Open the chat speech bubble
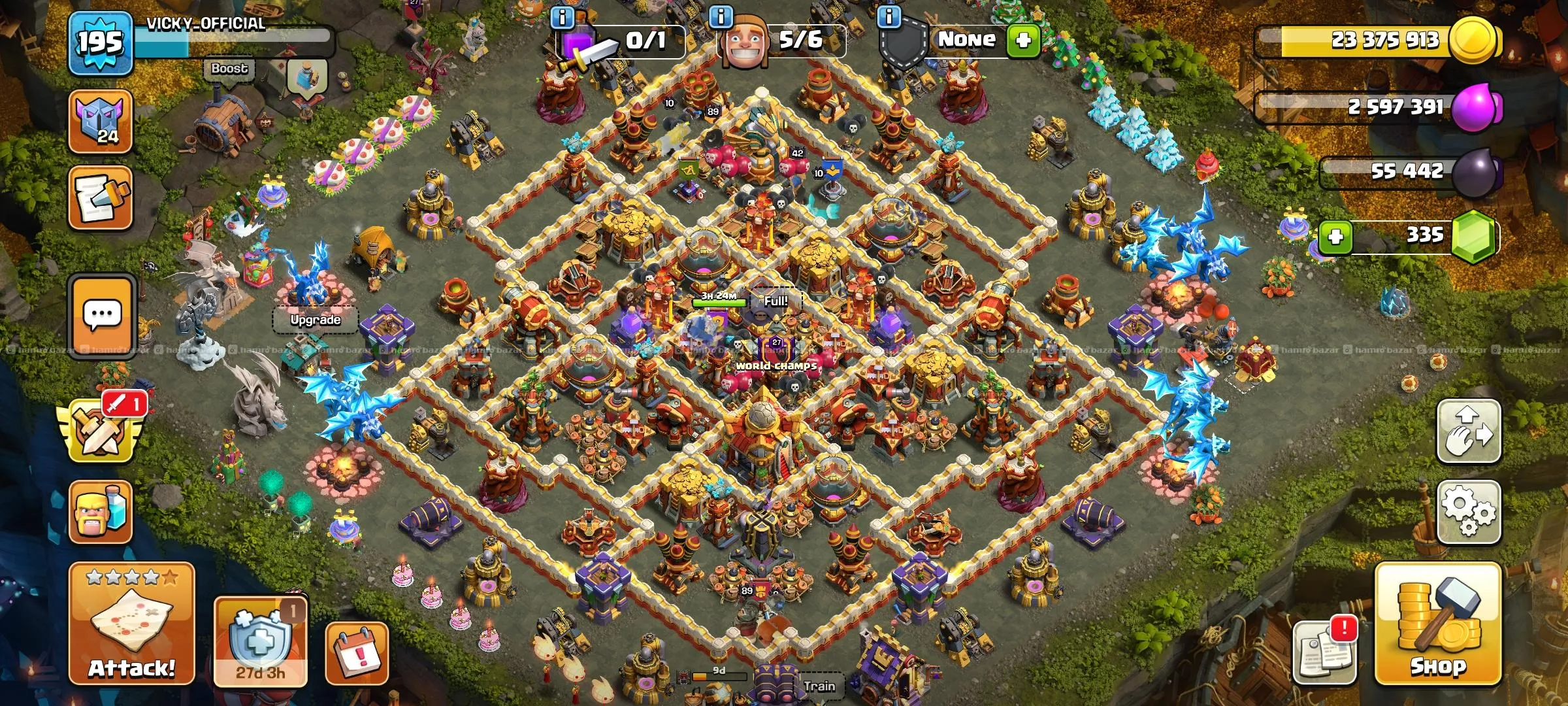 point(102,316)
